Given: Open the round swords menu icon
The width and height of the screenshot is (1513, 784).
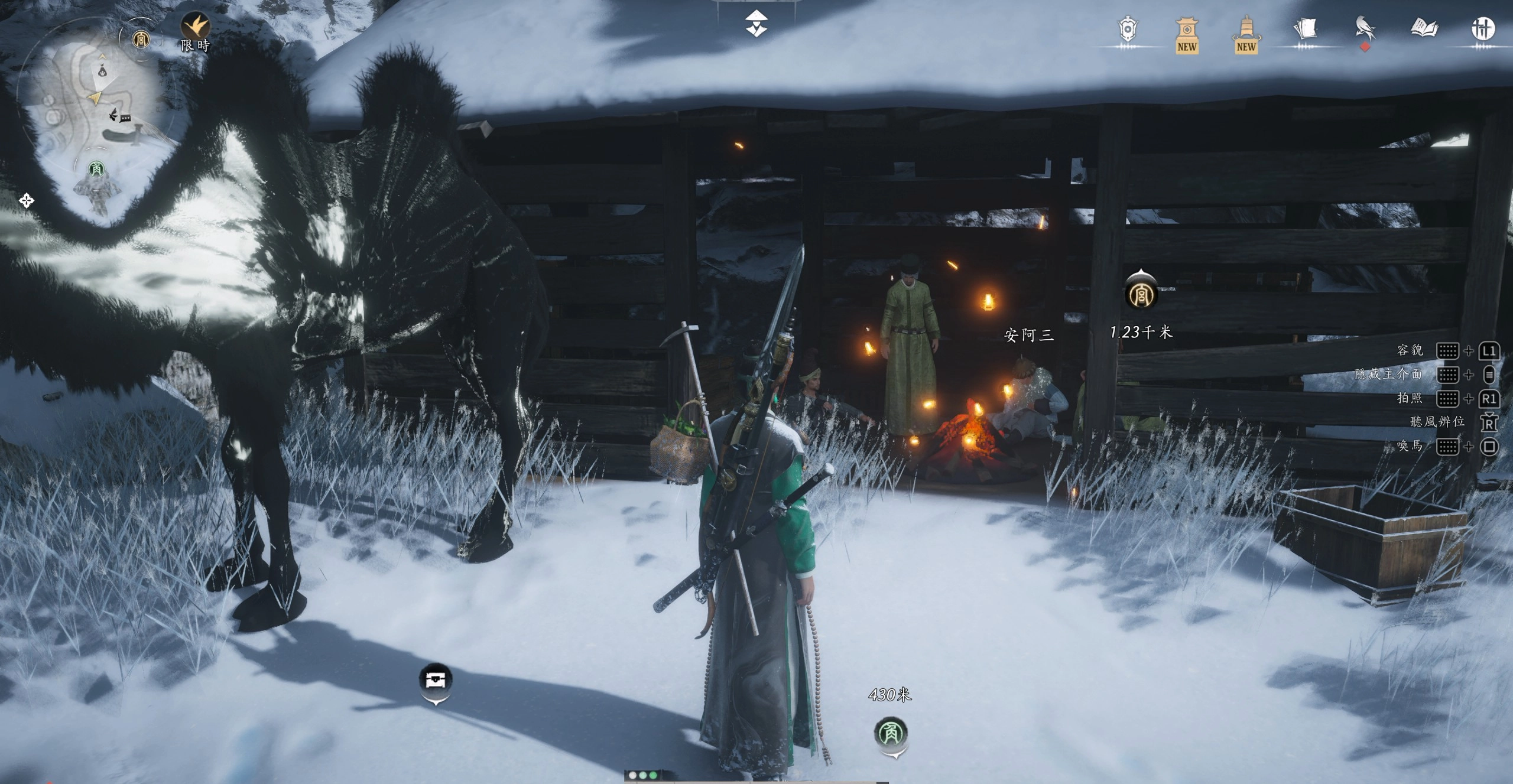Looking at the screenshot, I should pos(1482,28).
